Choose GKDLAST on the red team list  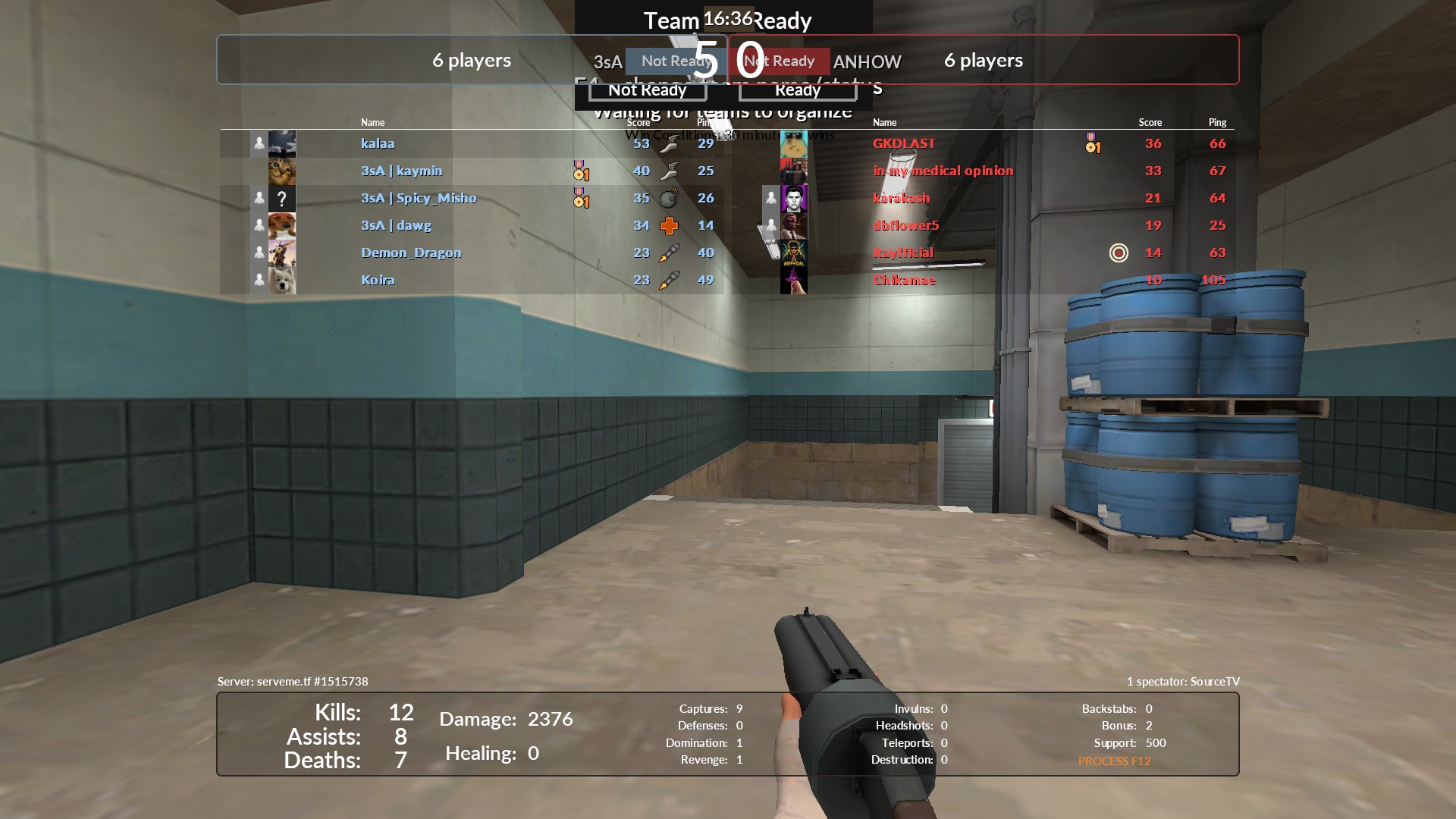click(x=904, y=143)
